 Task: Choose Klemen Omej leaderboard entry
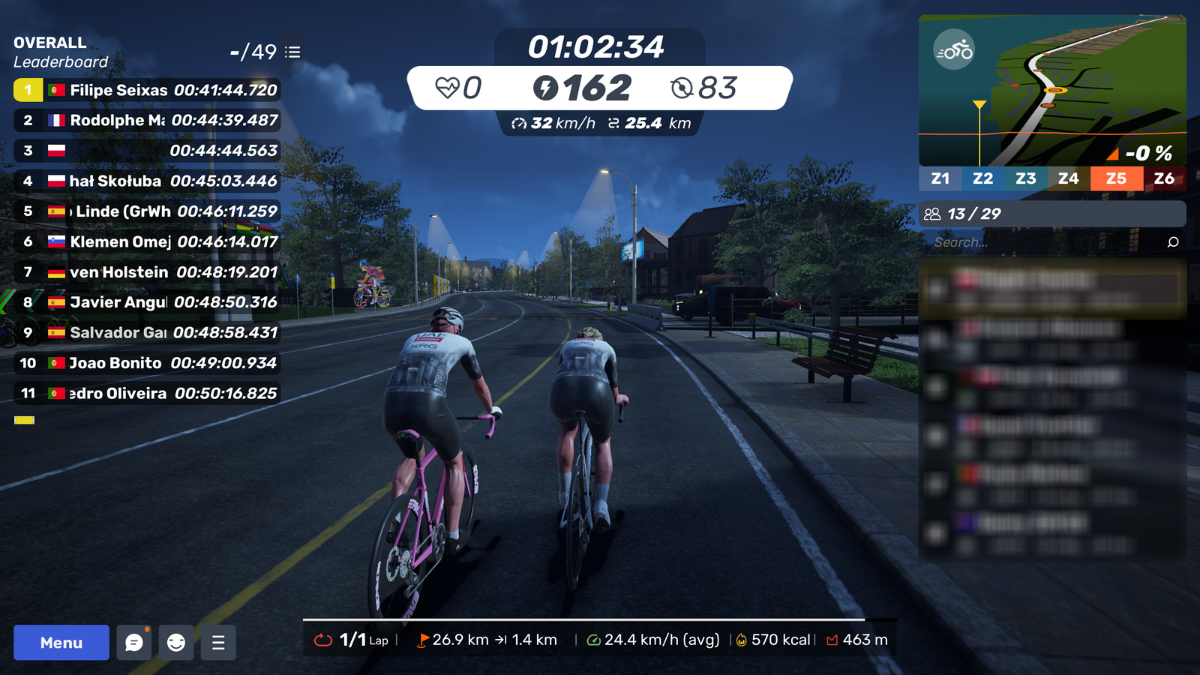[x=146, y=242]
